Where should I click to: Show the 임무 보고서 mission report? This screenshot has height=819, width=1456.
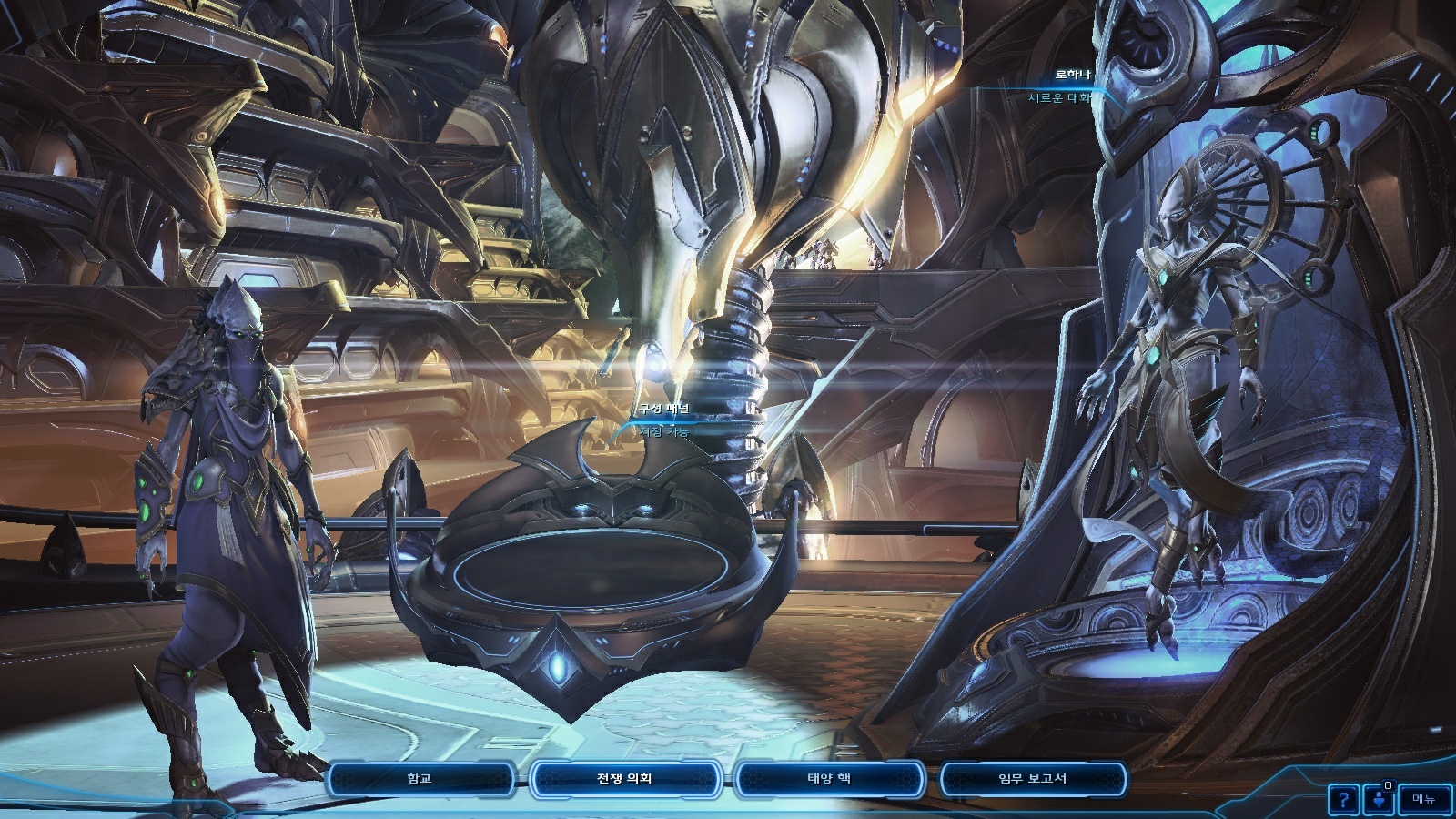click(1032, 779)
